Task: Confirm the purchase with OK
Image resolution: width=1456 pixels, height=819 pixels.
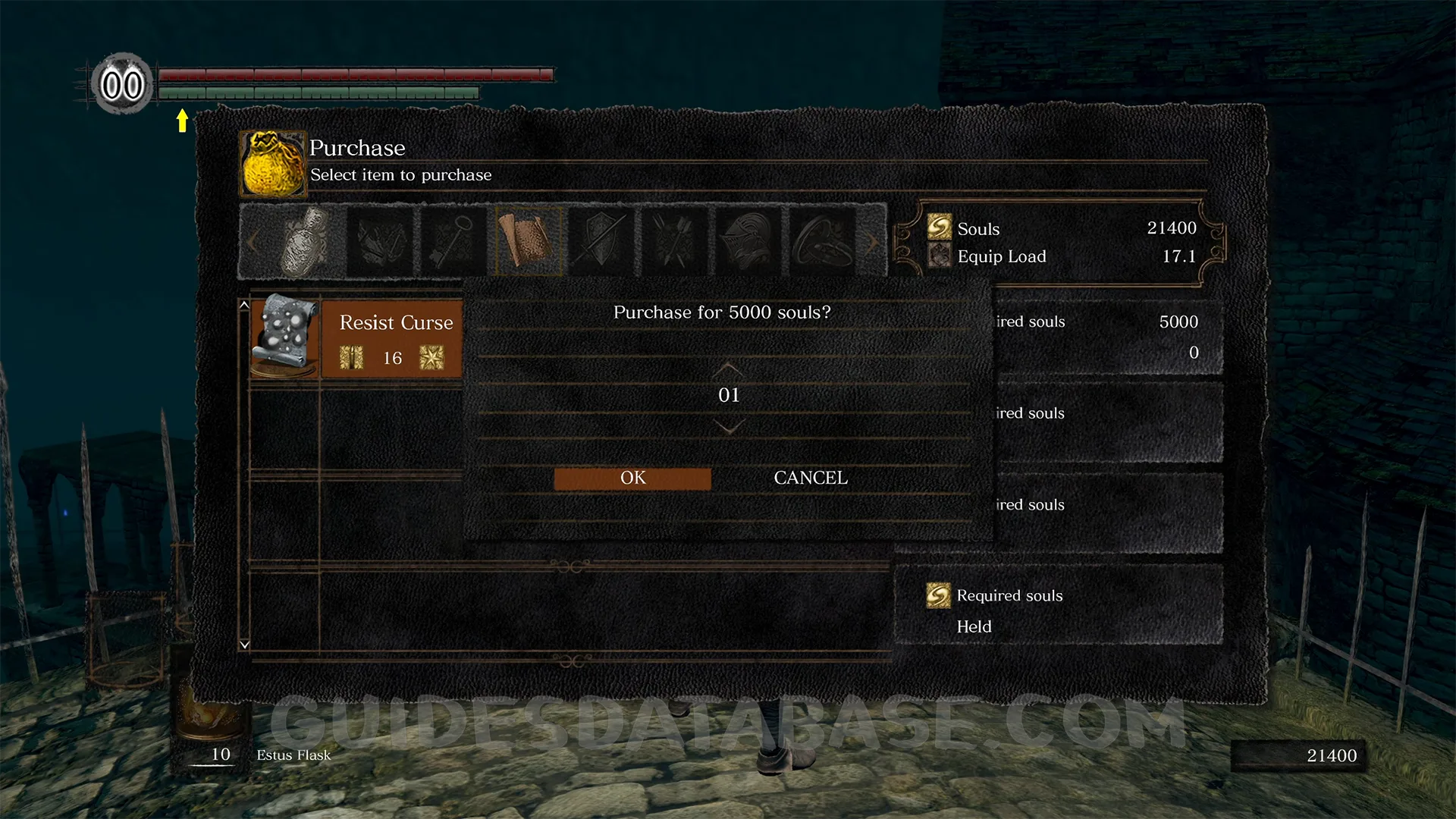Action: pos(632,479)
